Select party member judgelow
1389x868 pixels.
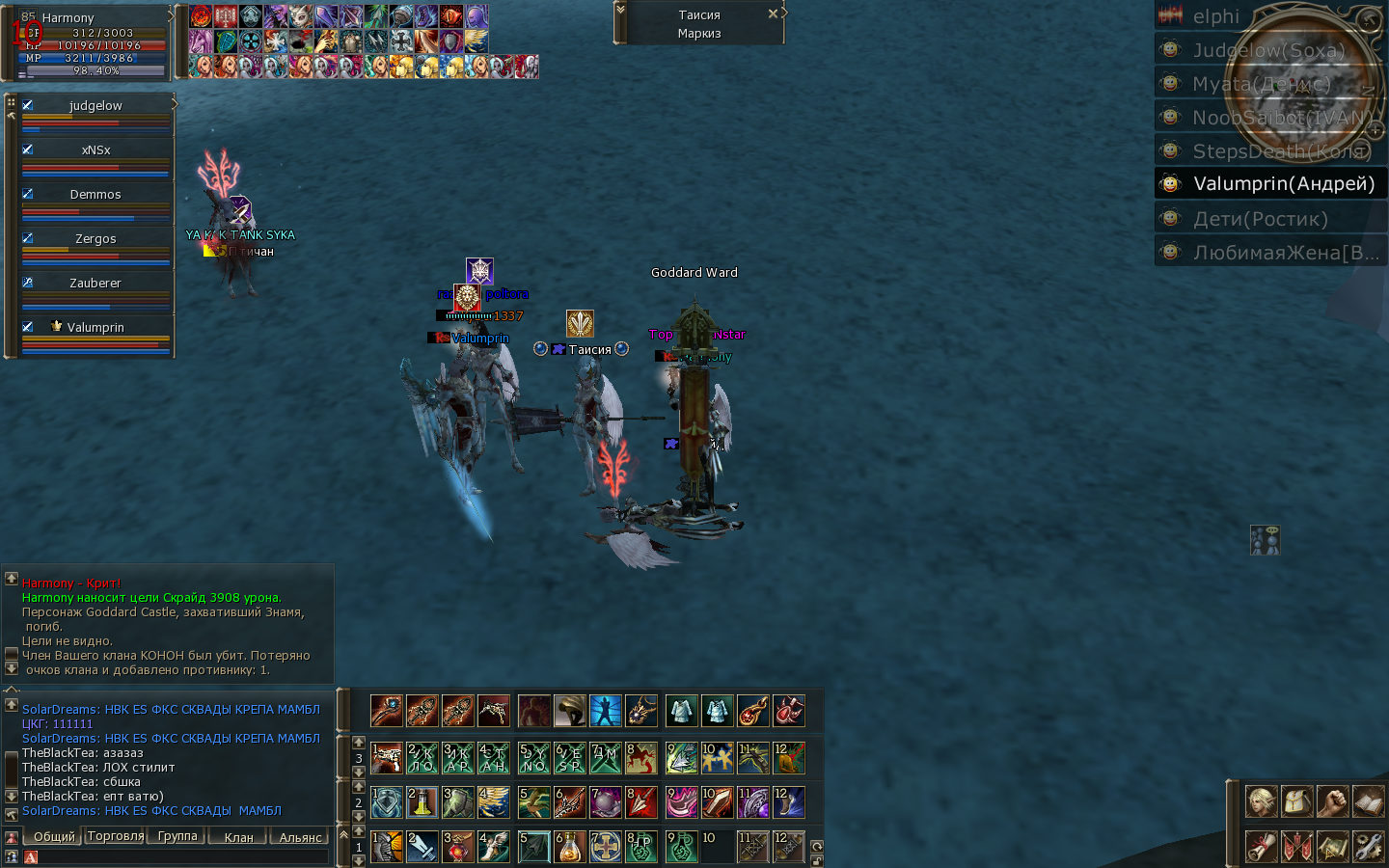[x=95, y=106]
